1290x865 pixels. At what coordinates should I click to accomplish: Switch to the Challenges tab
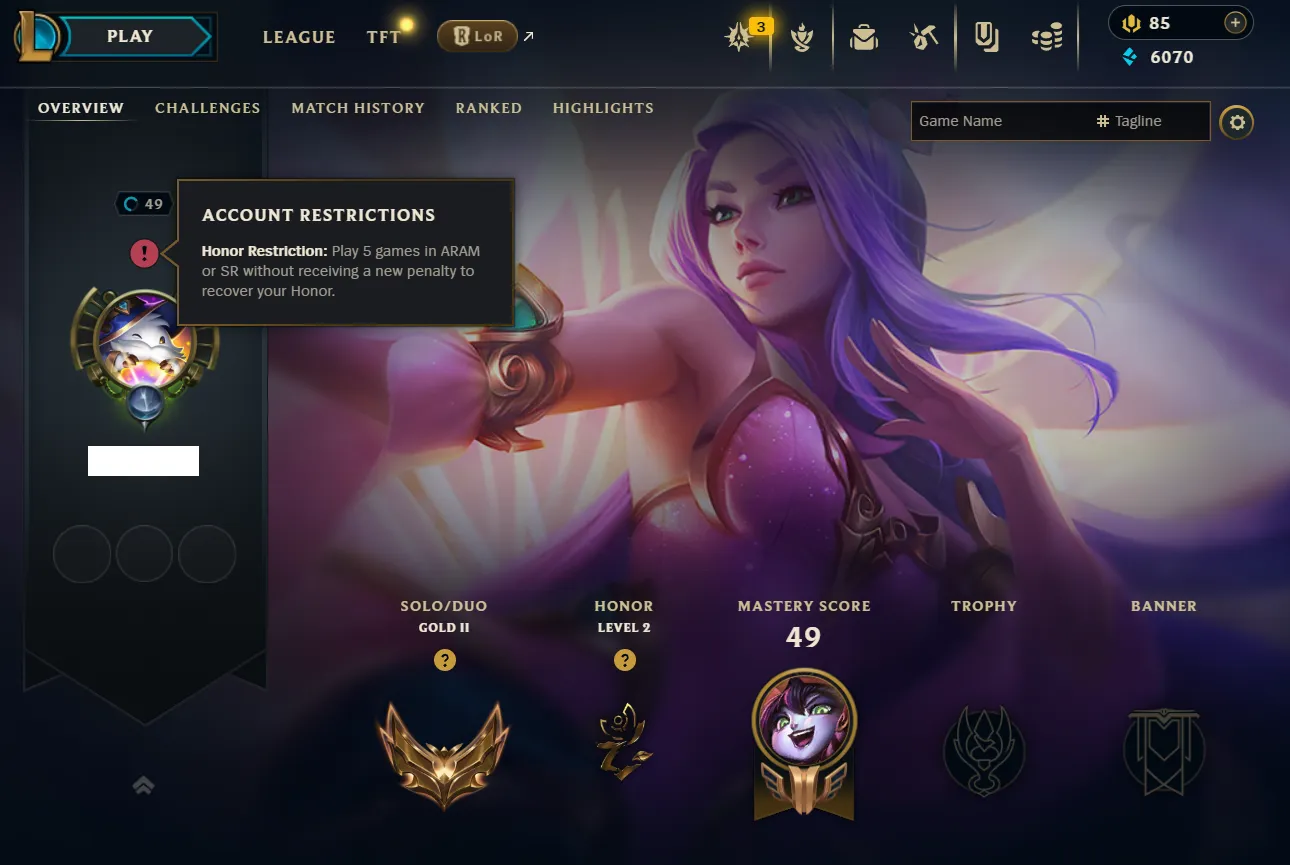point(207,108)
